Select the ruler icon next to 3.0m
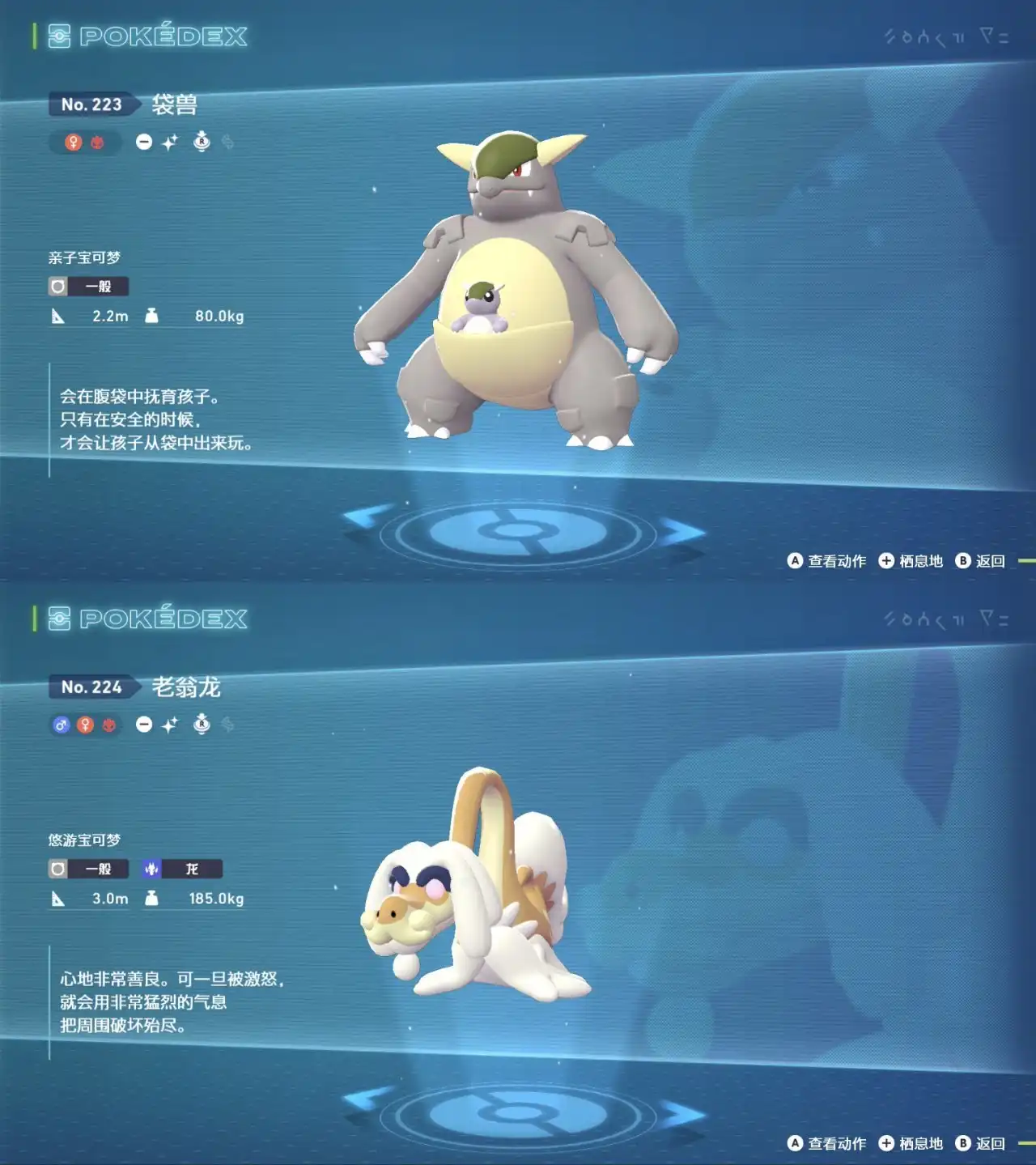 (58, 899)
